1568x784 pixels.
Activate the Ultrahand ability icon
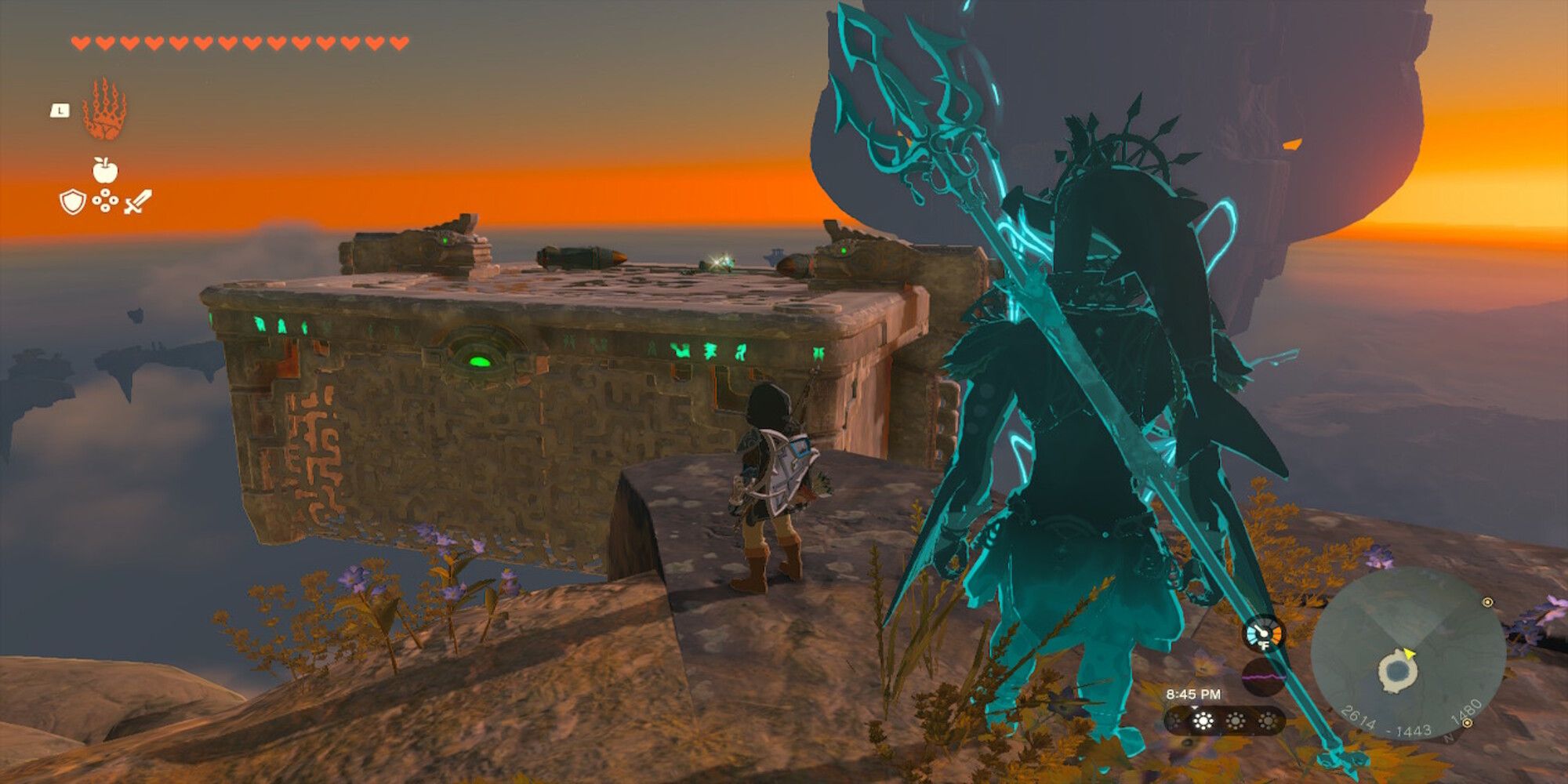click(x=104, y=109)
